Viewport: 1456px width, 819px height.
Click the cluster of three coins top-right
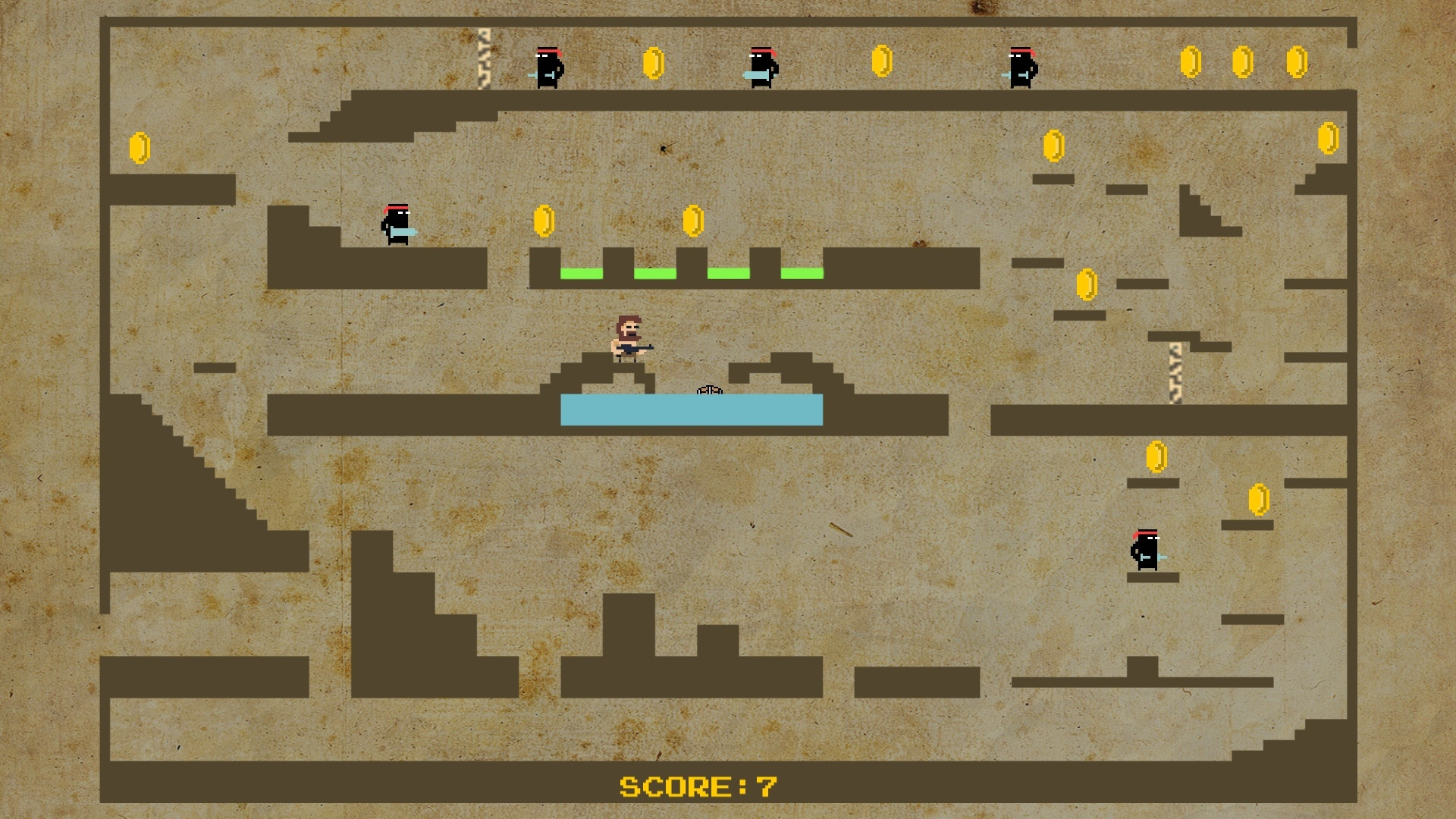pyautogui.click(x=1244, y=61)
